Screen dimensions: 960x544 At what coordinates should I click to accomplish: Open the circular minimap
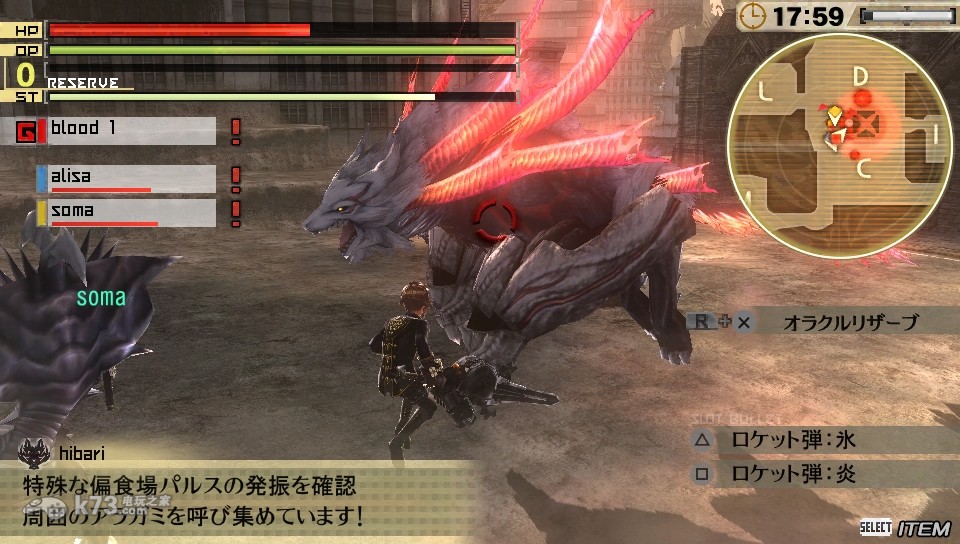pos(838,142)
